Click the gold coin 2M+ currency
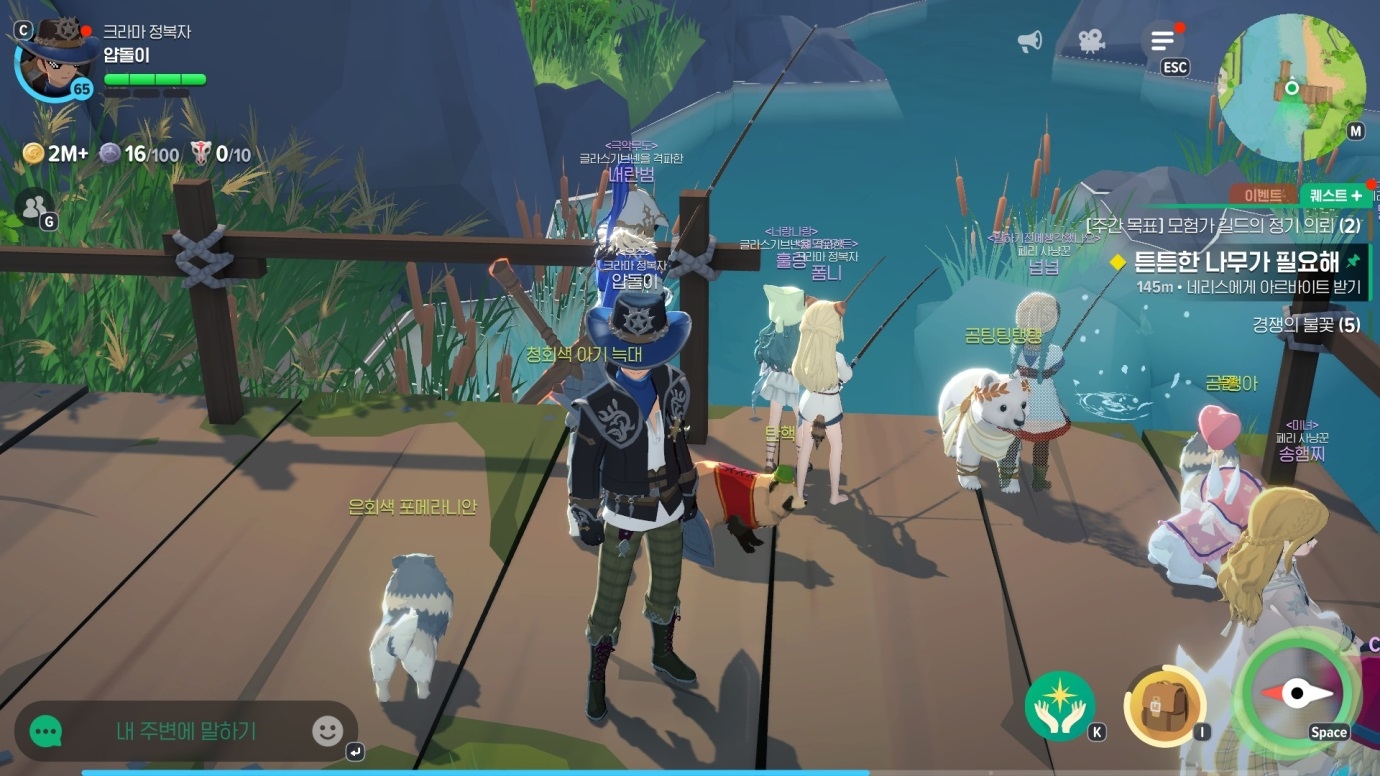The image size is (1380, 776). (56, 153)
